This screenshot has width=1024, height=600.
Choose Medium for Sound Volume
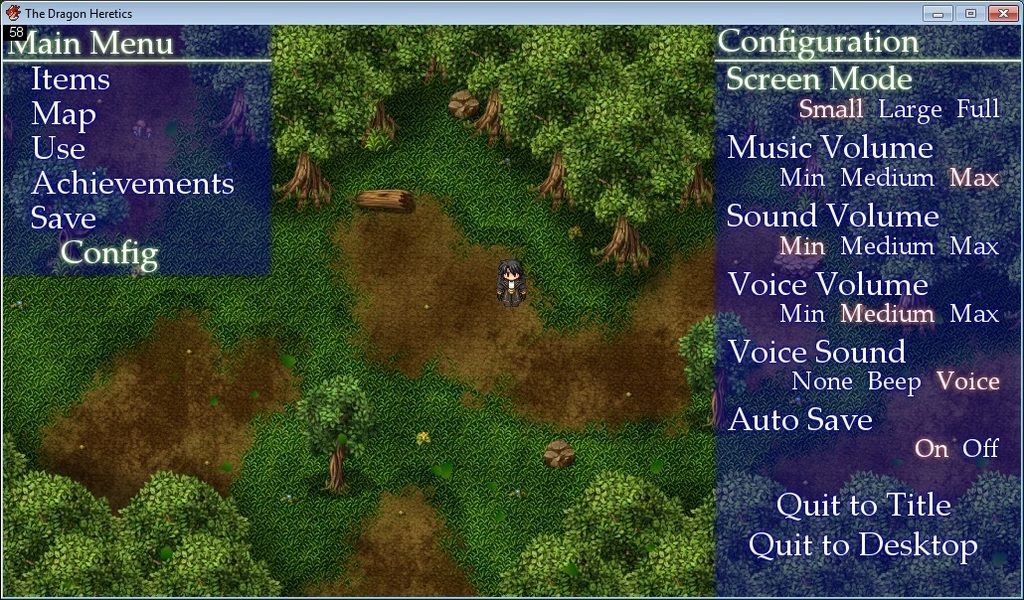click(887, 246)
